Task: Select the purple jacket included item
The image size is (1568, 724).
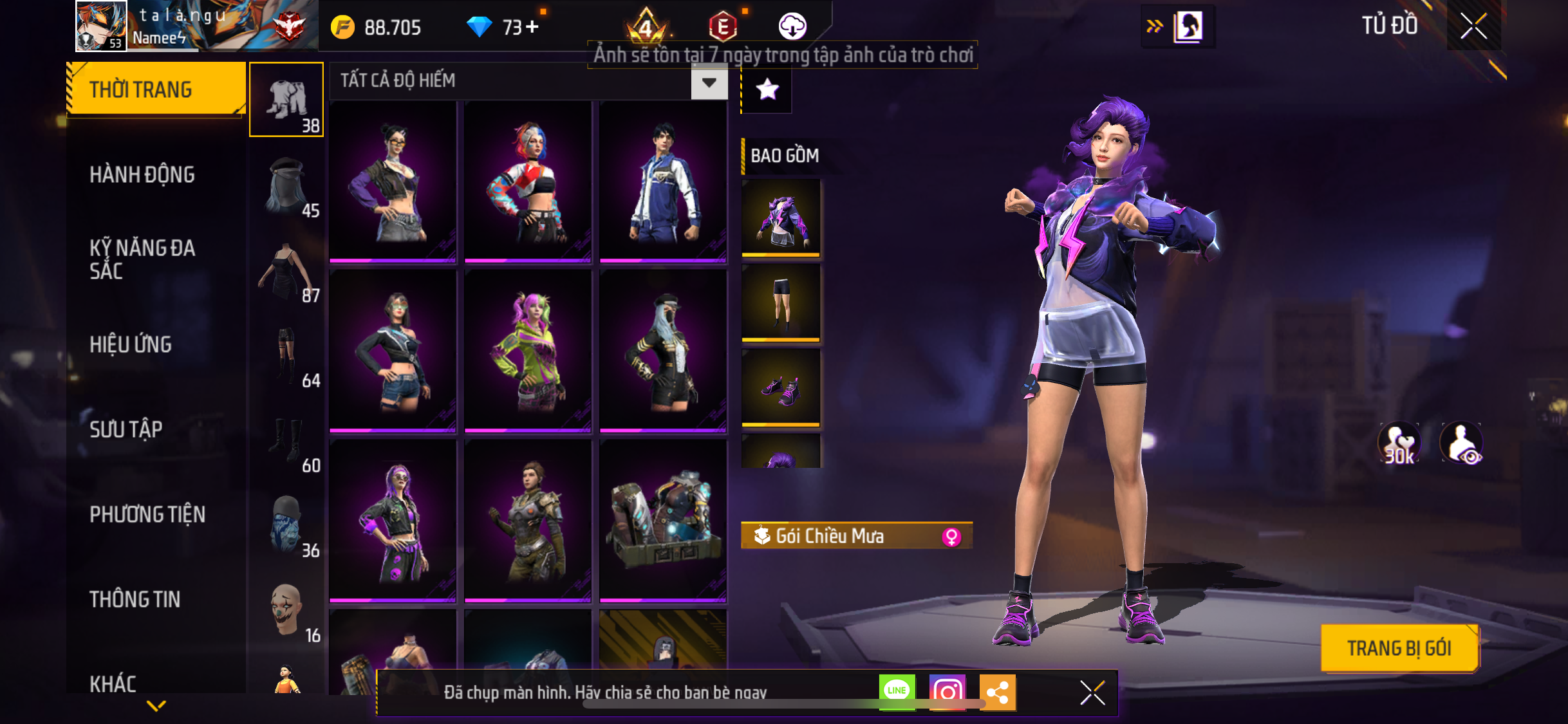Action: click(x=781, y=219)
